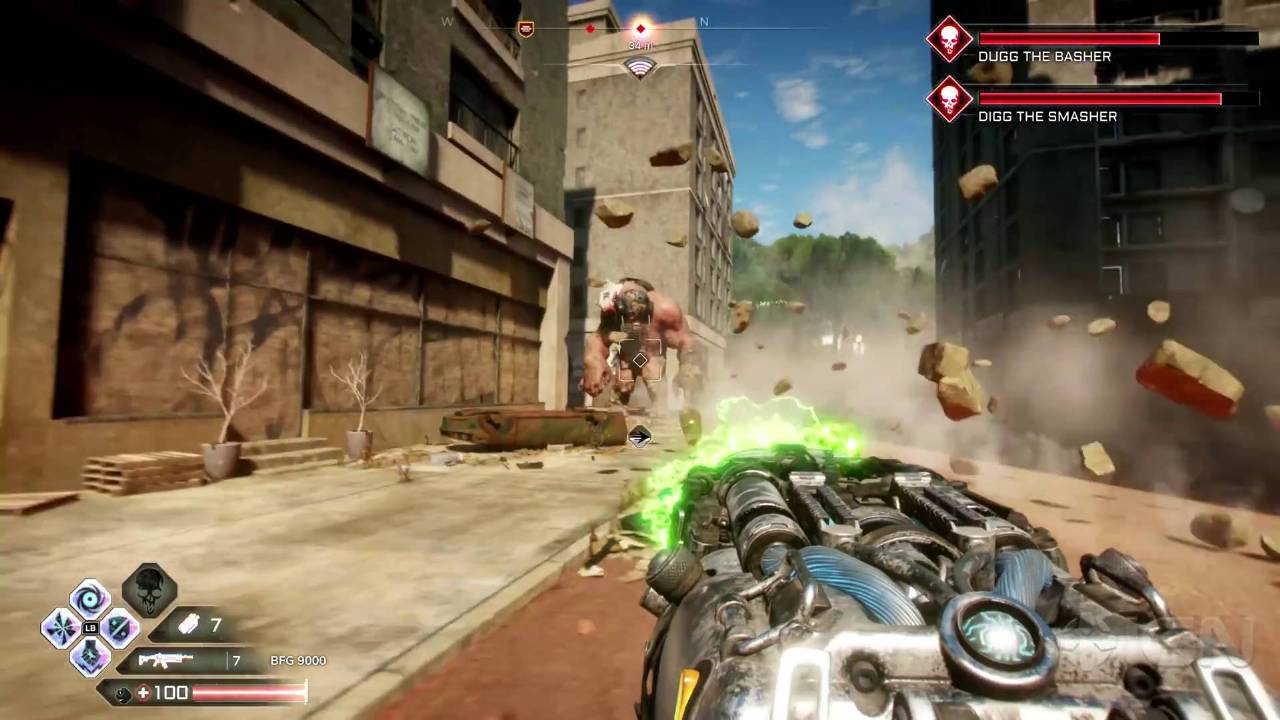Click Digg the Smasher's skull emblem
This screenshot has height=720, width=1280.
coord(948,100)
